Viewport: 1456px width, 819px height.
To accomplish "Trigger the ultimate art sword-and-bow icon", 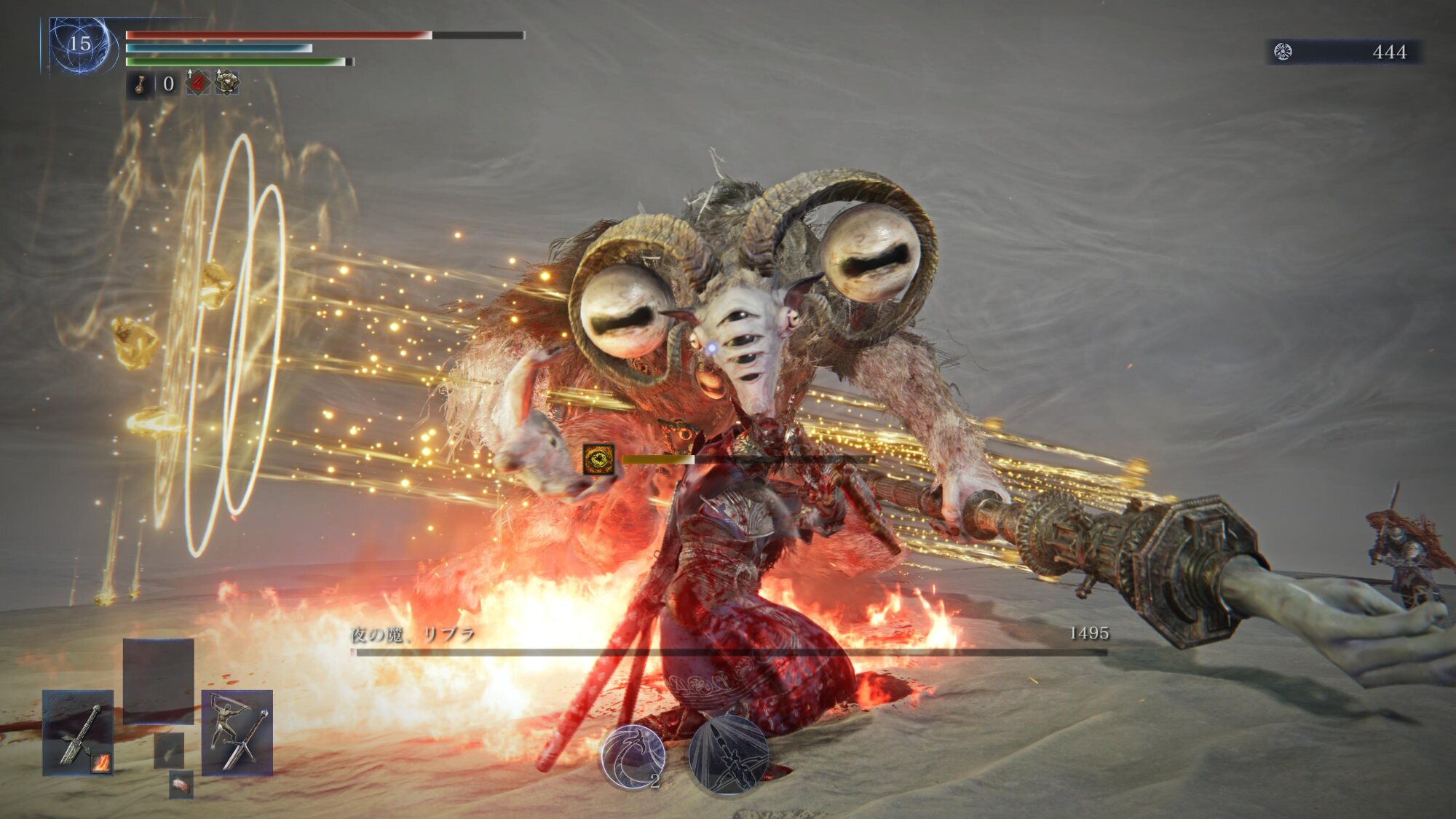I will (x=728, y=756).
